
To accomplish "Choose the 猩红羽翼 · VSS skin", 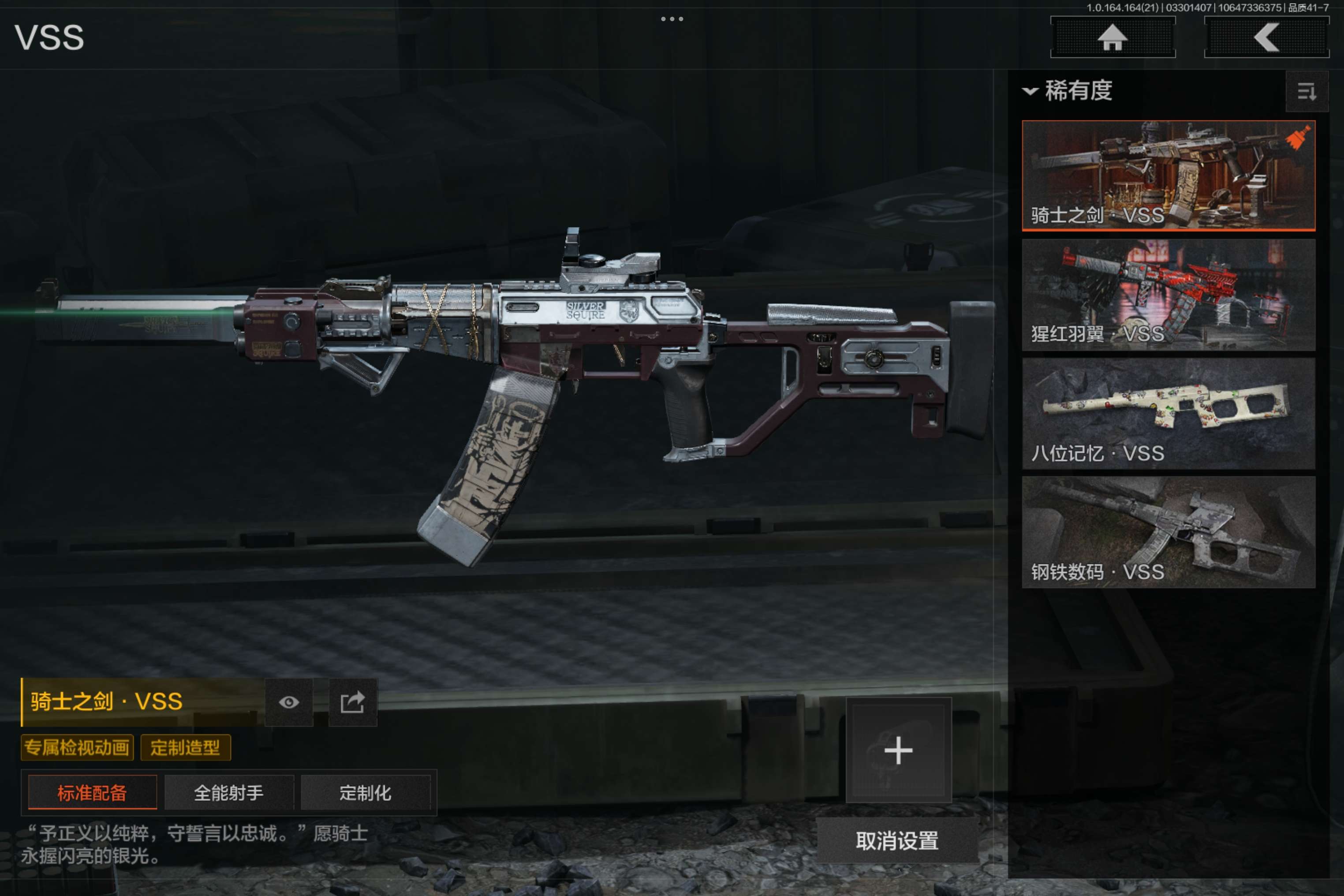I will 1168,294.
